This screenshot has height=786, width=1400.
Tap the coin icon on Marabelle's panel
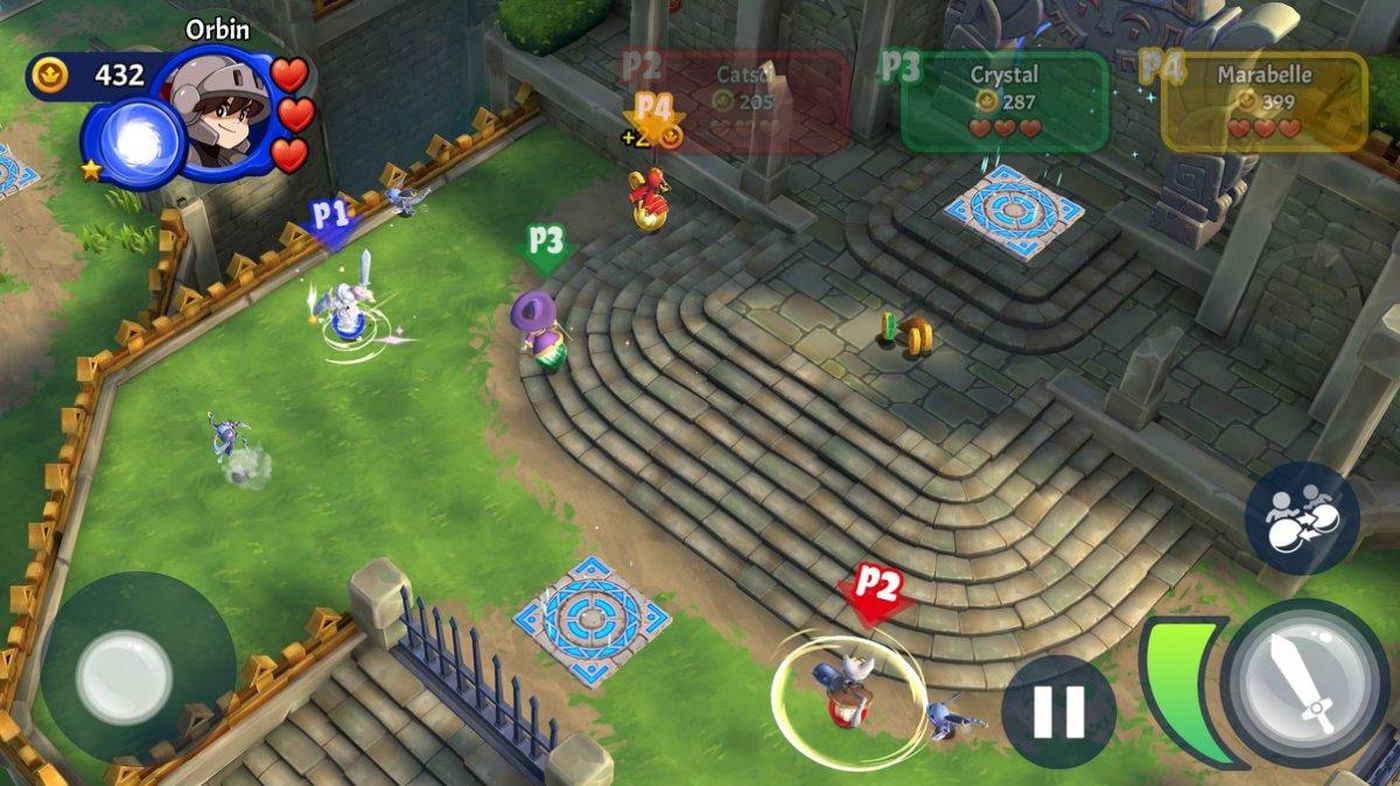(x=1245, y=99)
